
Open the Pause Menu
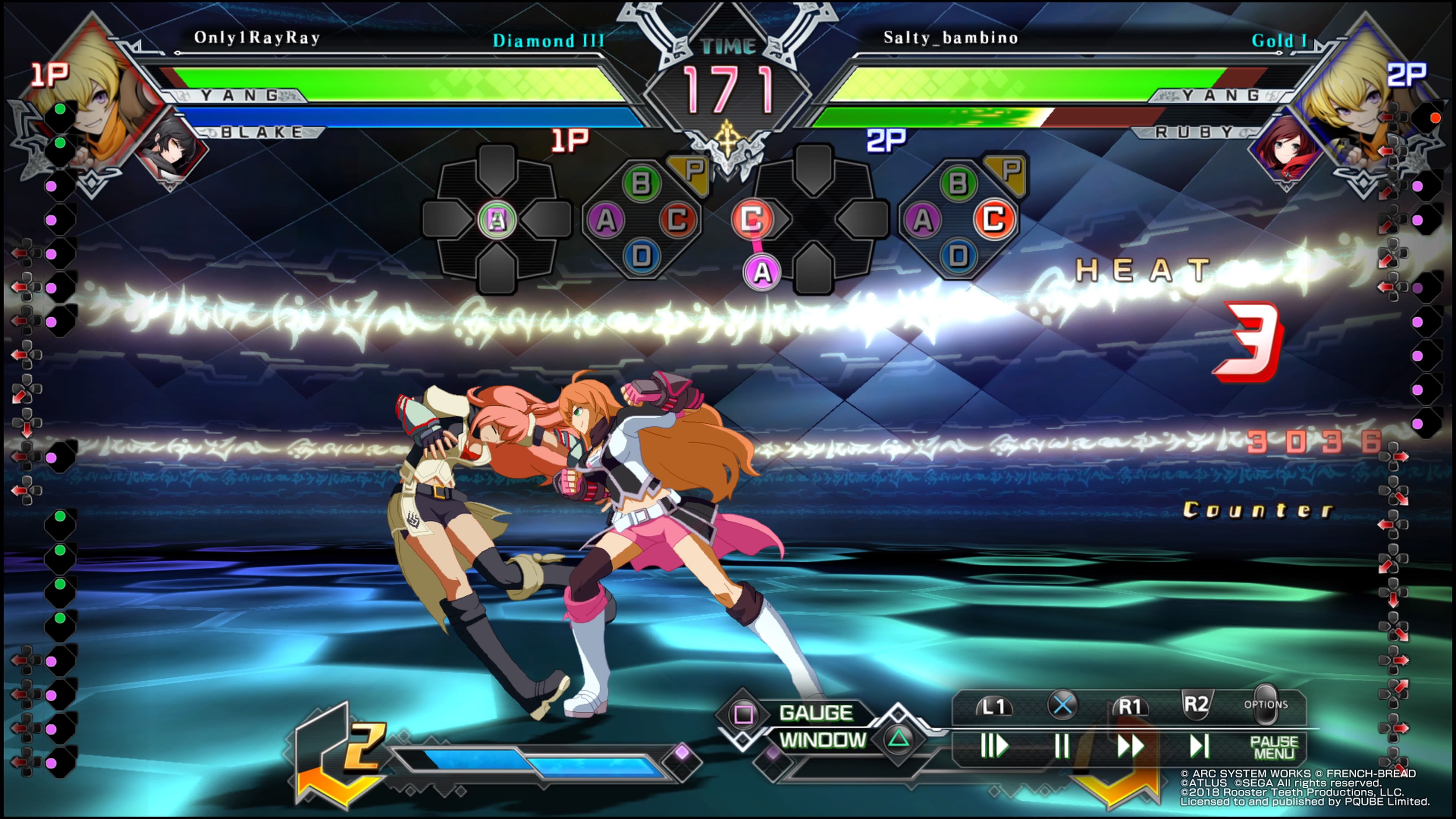pyautogui.click(x=1274, y=747)
